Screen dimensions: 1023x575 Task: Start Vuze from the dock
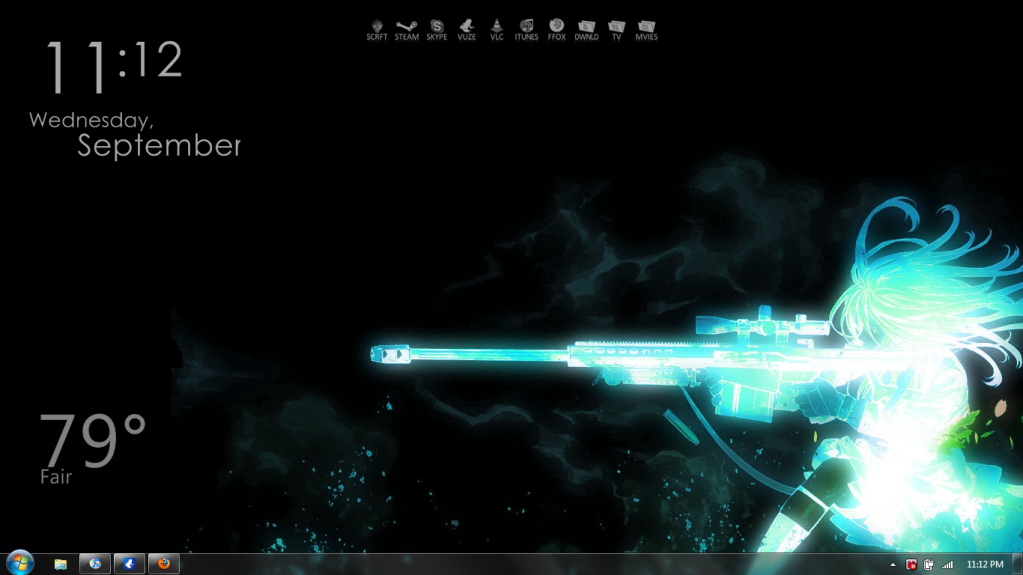(467, 29)
